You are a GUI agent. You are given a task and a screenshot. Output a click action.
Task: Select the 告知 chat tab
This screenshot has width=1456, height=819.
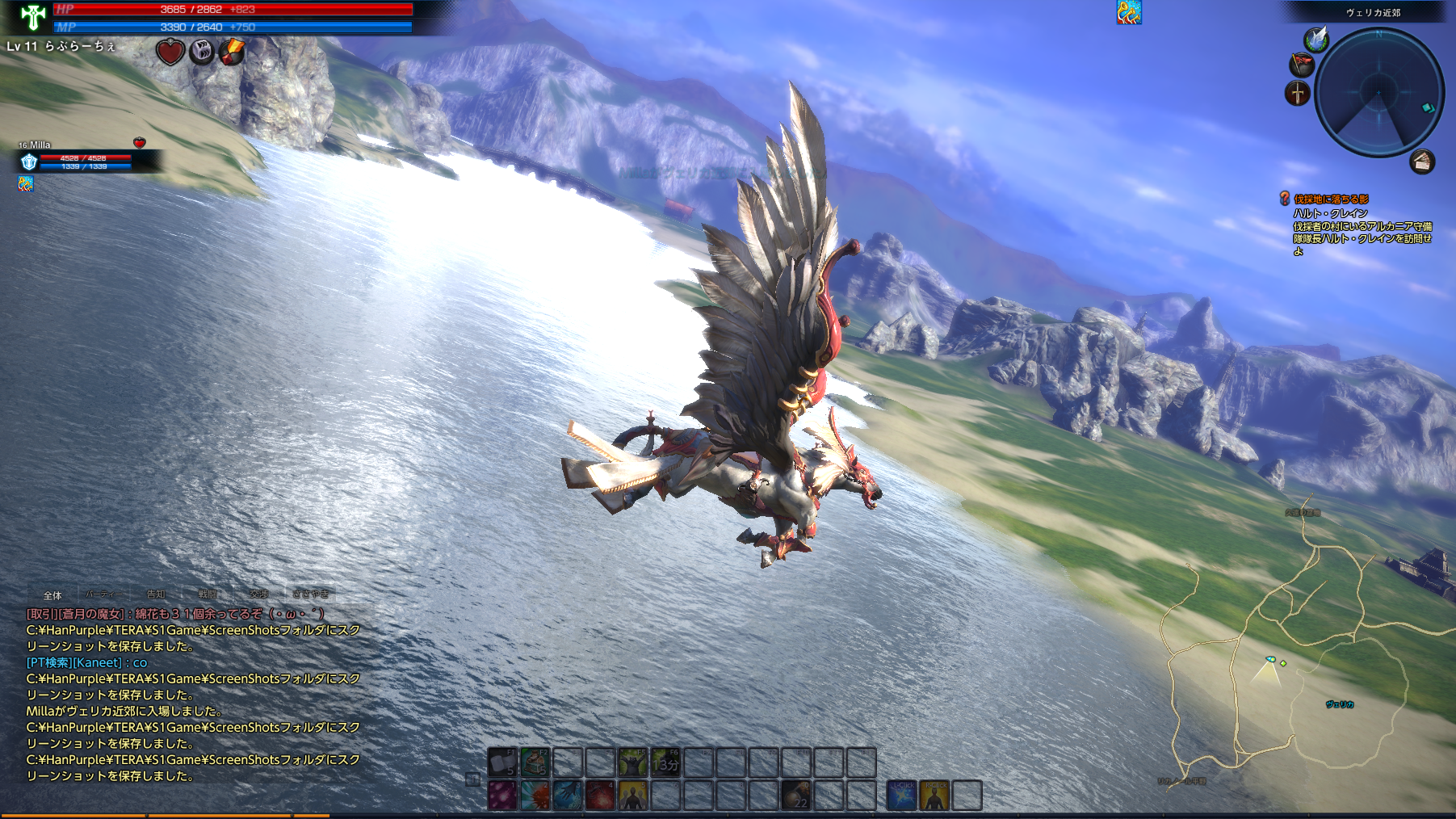pos(156,594)
